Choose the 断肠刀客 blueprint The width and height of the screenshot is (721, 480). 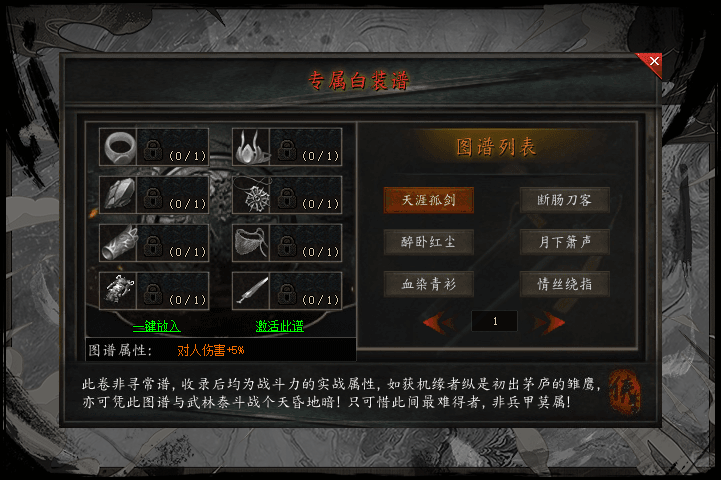(x=565, y=199)
